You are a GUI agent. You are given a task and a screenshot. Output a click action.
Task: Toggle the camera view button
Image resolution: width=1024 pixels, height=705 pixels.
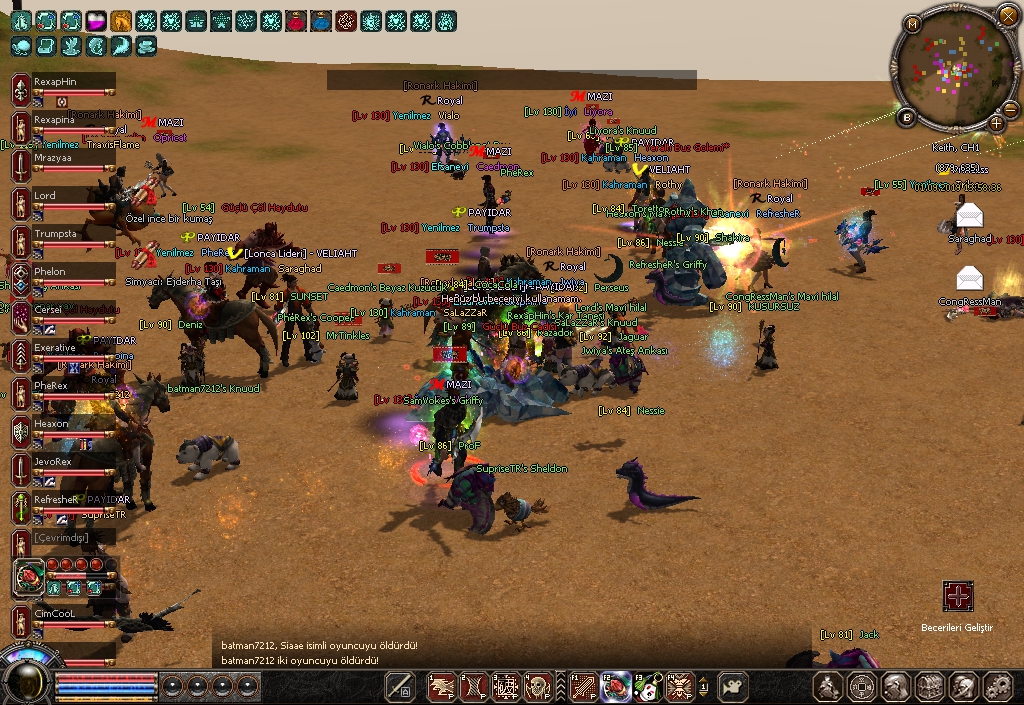[x=733, y=686]
